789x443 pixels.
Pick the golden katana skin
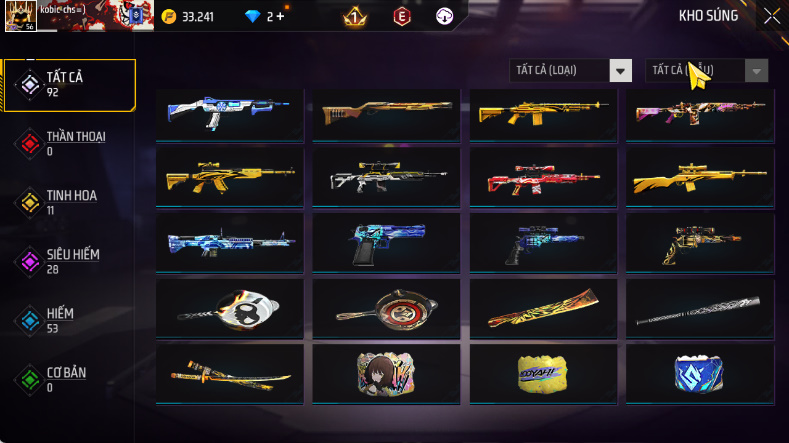pos(229,373)
